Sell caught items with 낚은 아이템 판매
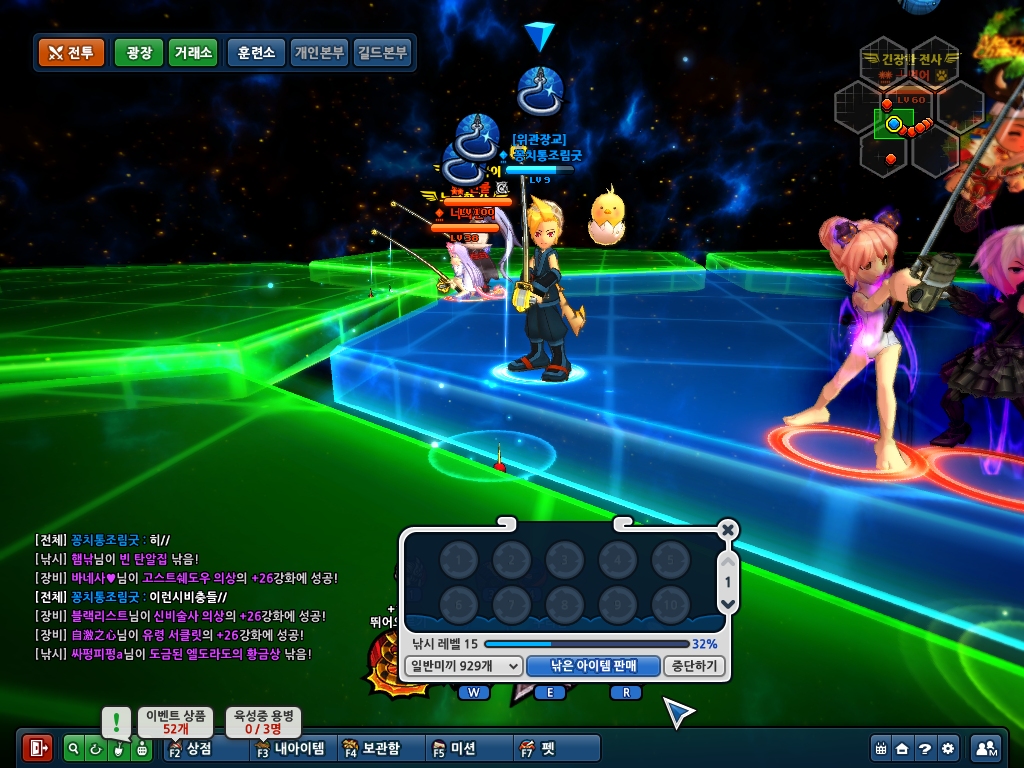This screenshot has height=768, width=1024. (593, 666)
